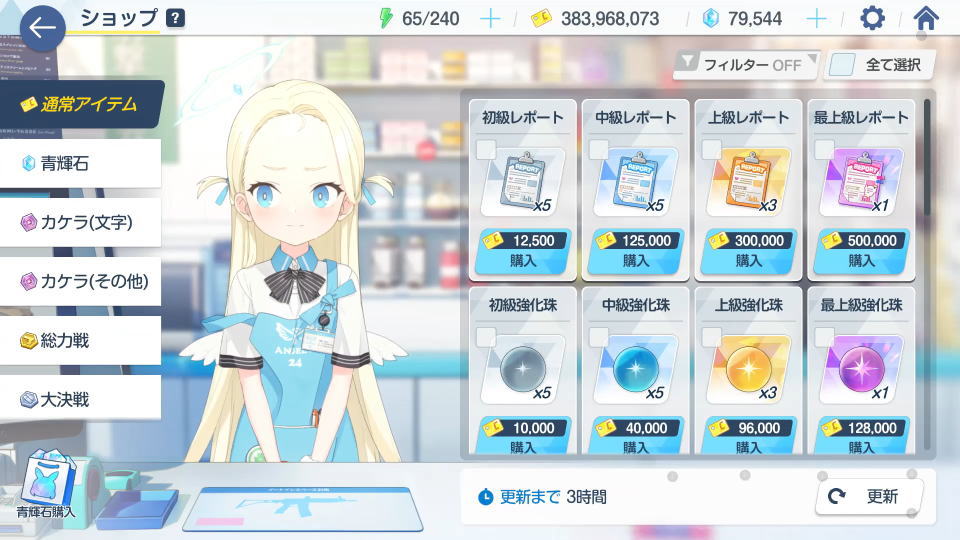
Task: Return to the home screen
Action: coord(926,18)
